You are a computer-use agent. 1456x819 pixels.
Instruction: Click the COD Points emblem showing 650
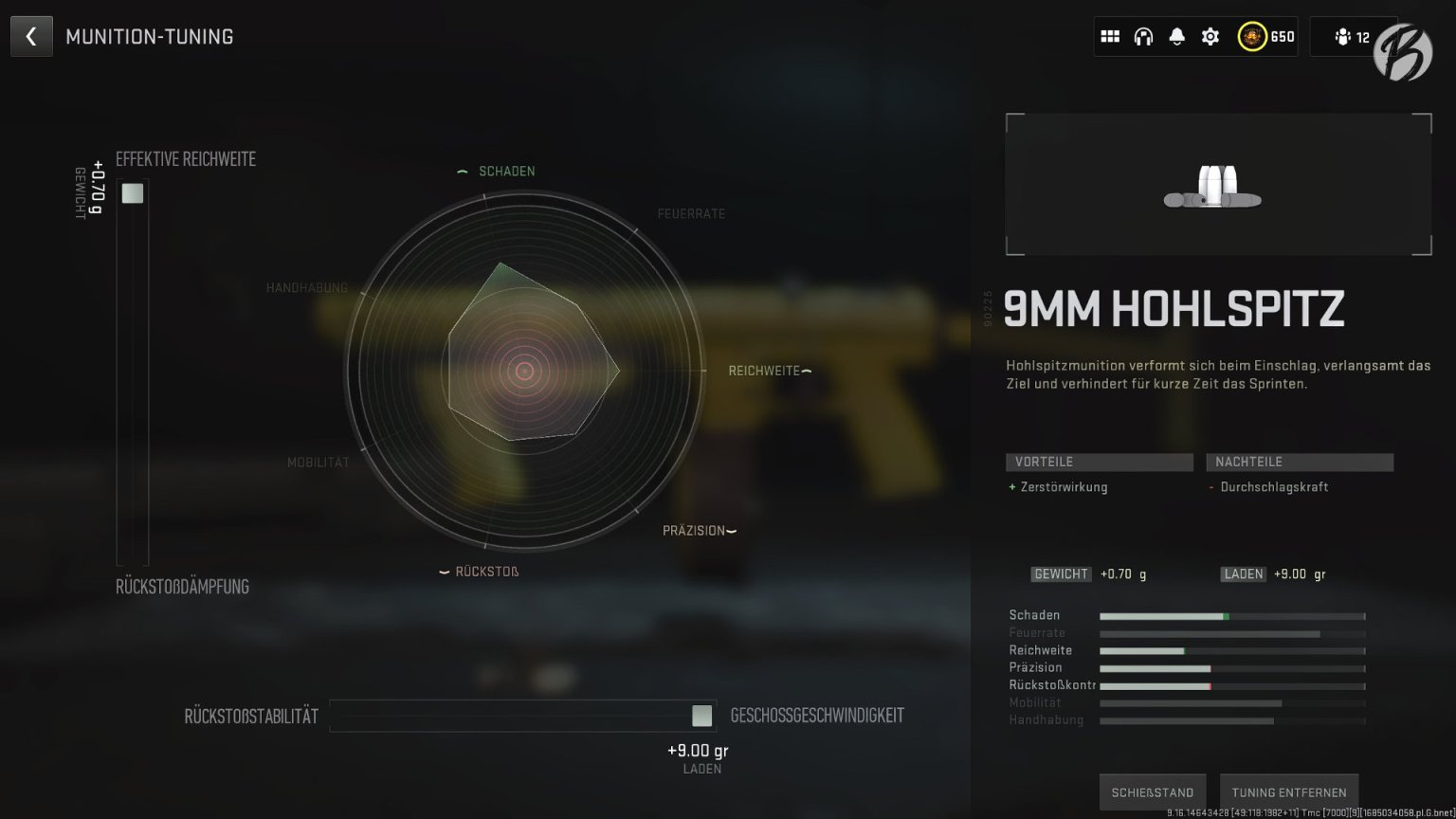pyautogui.click(x=1253, y=36)
